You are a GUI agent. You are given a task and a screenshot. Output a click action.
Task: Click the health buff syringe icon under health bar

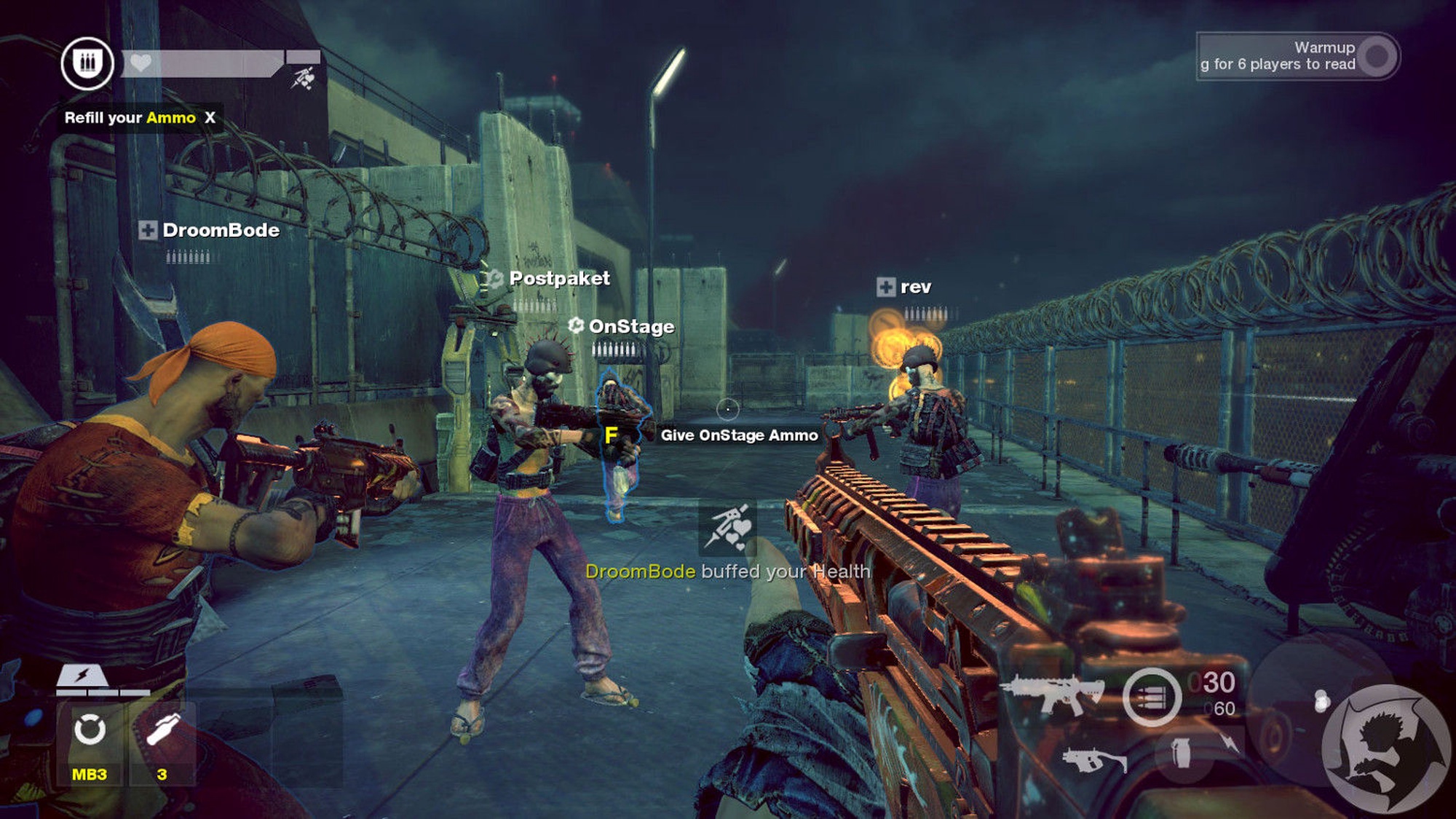coord(303,78)
